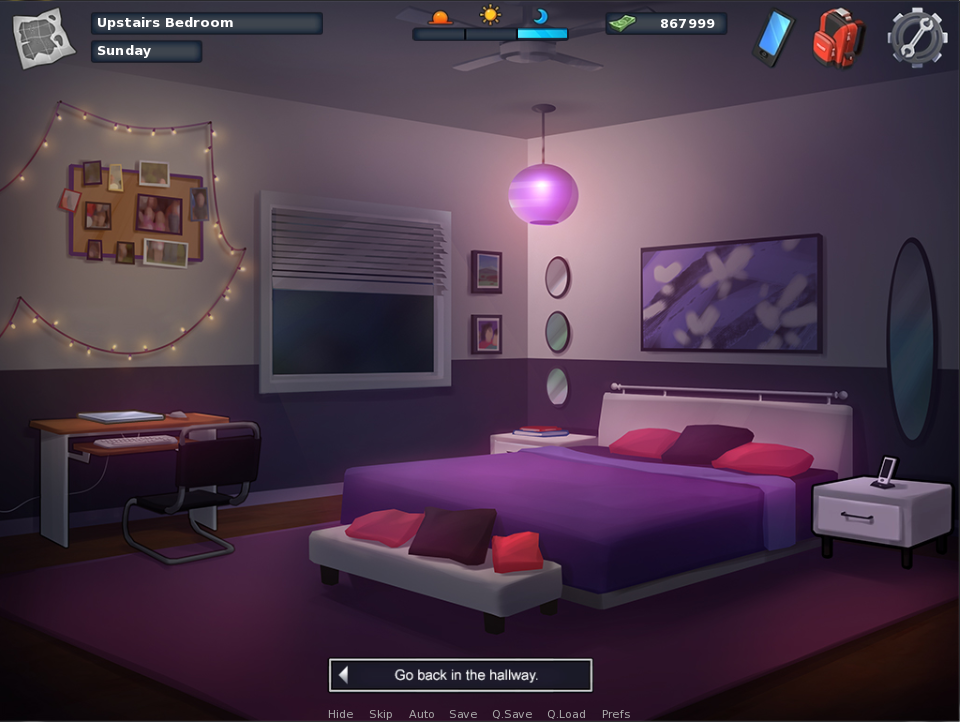The width and height of the screenshot is (960, 722).
Task: Open the town map icon
Action: tap(43, 38)
